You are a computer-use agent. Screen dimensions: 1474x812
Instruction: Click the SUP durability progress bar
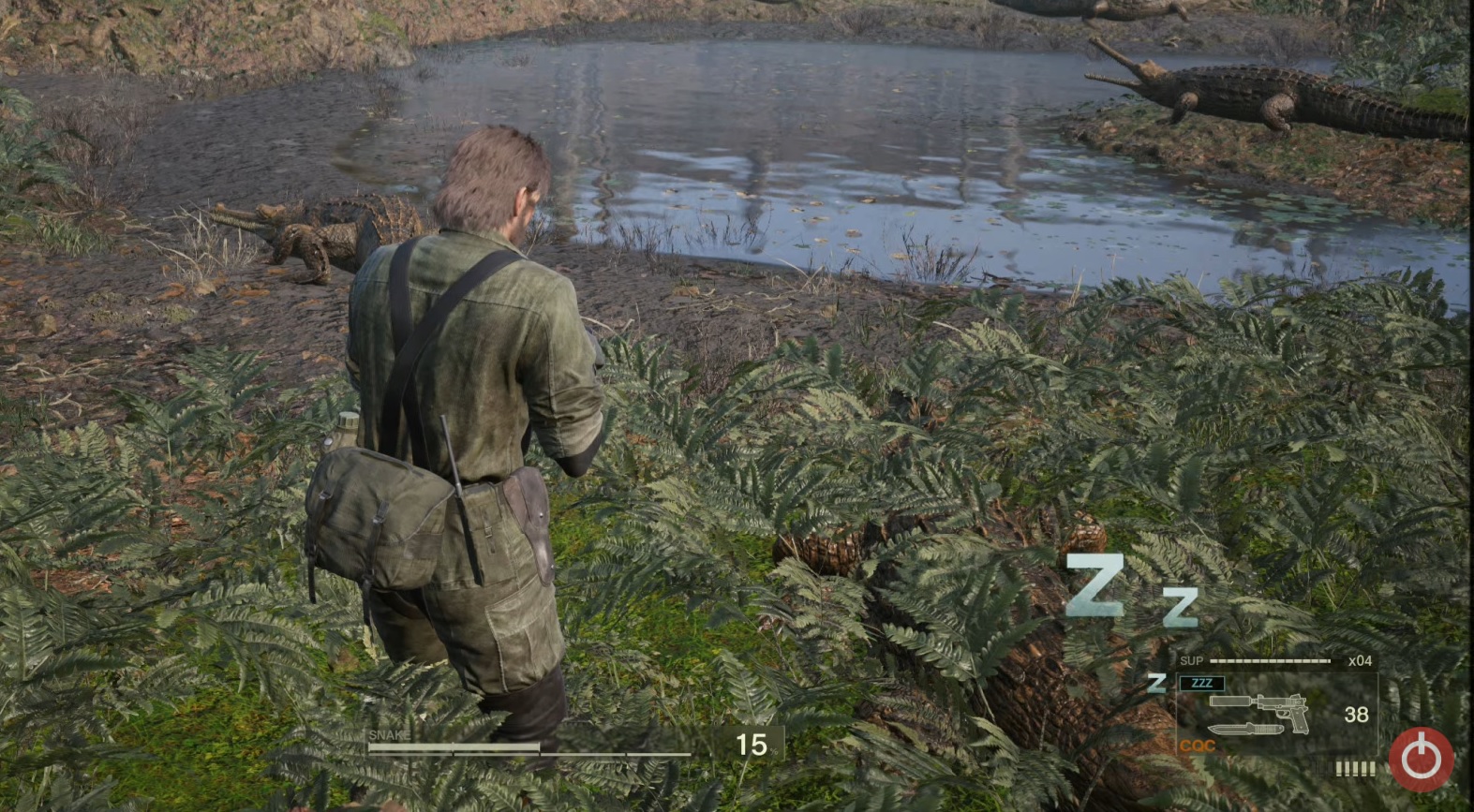coord(1269,660)
